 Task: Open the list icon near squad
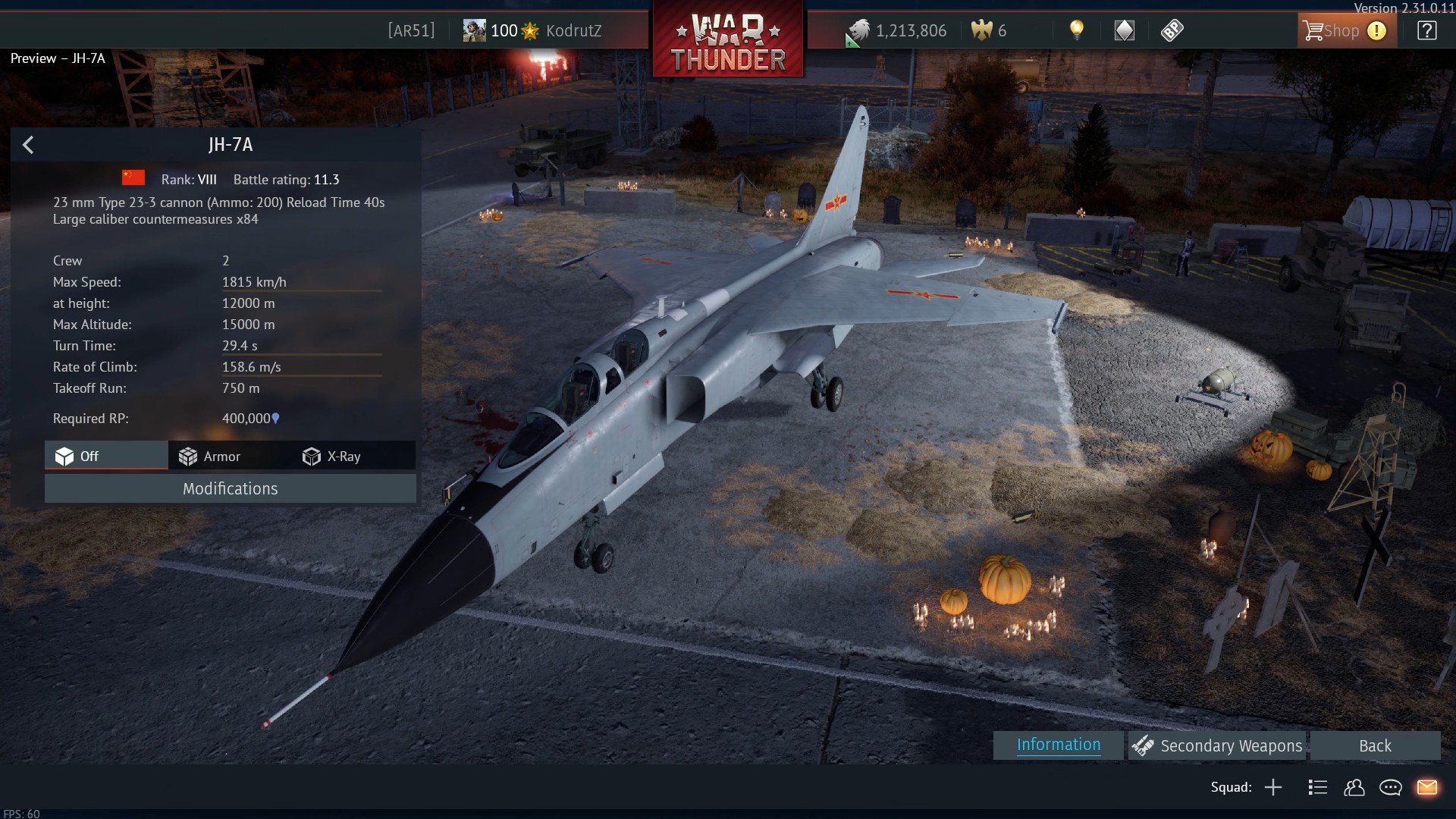pos(1317,788)
